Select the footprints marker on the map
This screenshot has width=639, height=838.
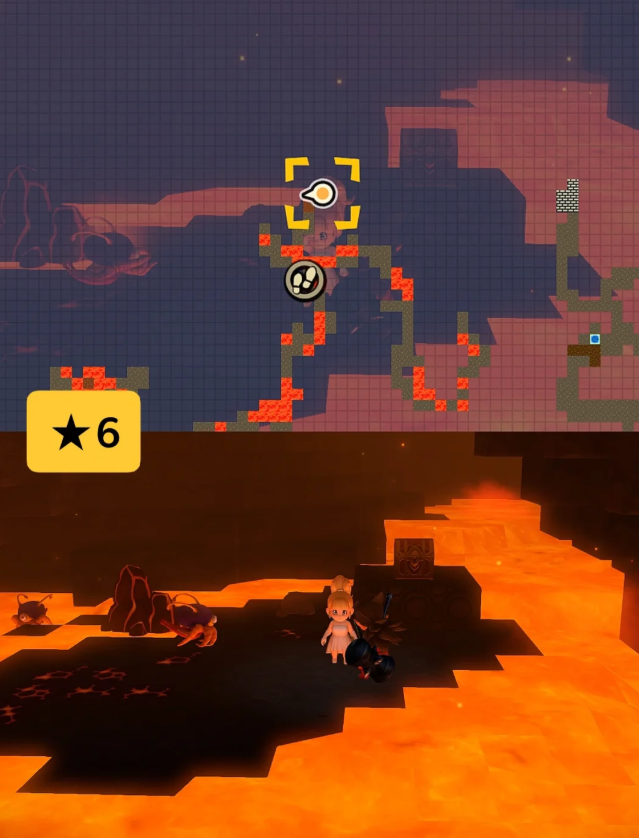[305, 280]
